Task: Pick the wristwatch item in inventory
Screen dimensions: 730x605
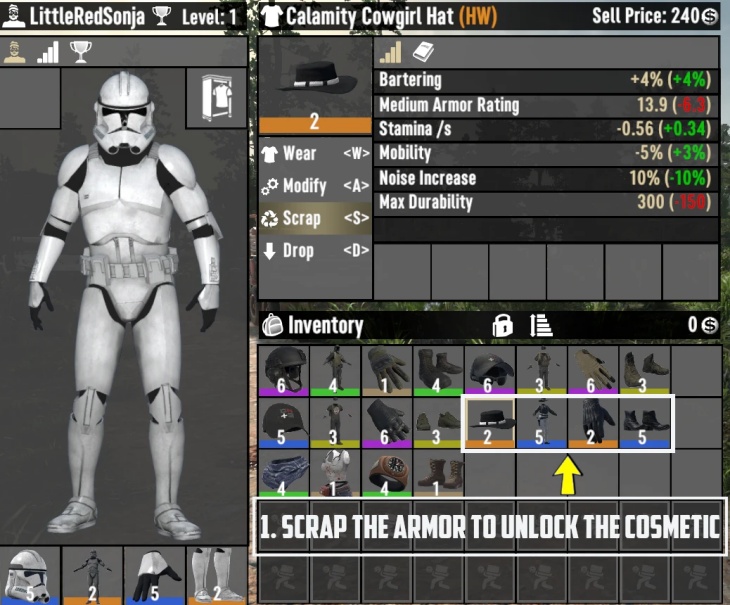Action: pyautogui.click(x=387, y=474)
